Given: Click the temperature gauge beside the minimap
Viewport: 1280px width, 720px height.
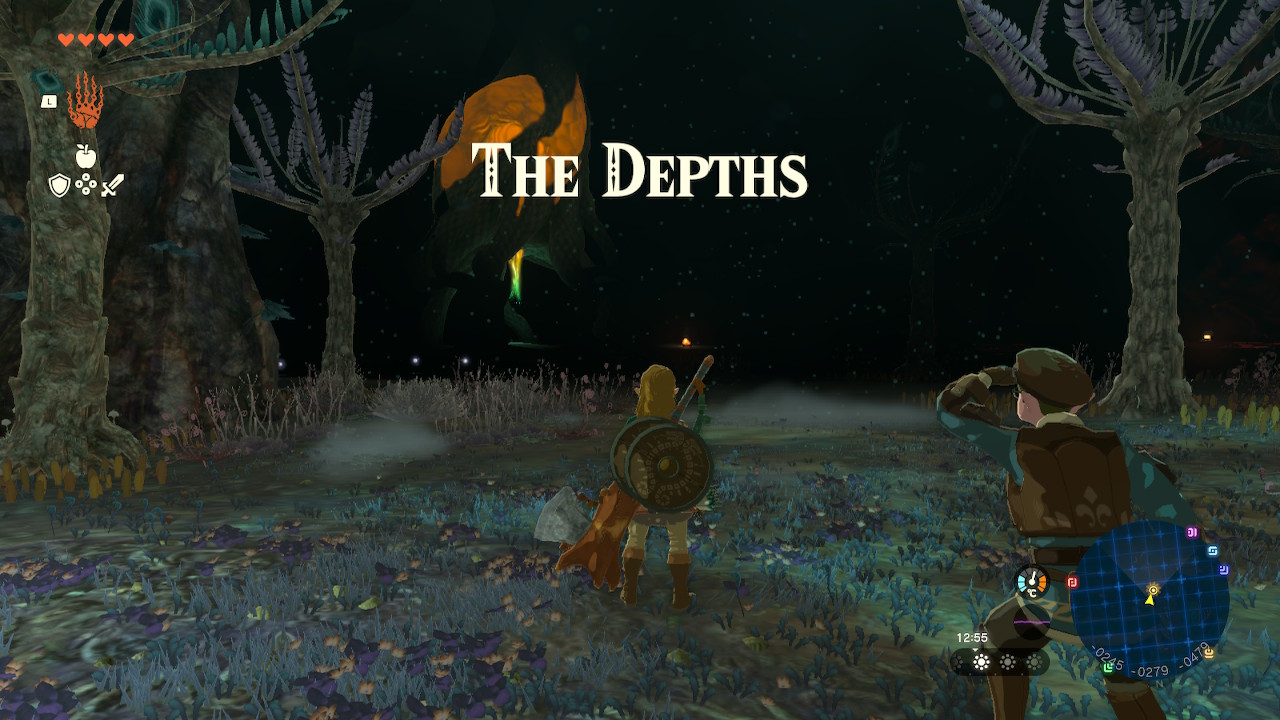Looking at the screenshot, I should 1031,582.
